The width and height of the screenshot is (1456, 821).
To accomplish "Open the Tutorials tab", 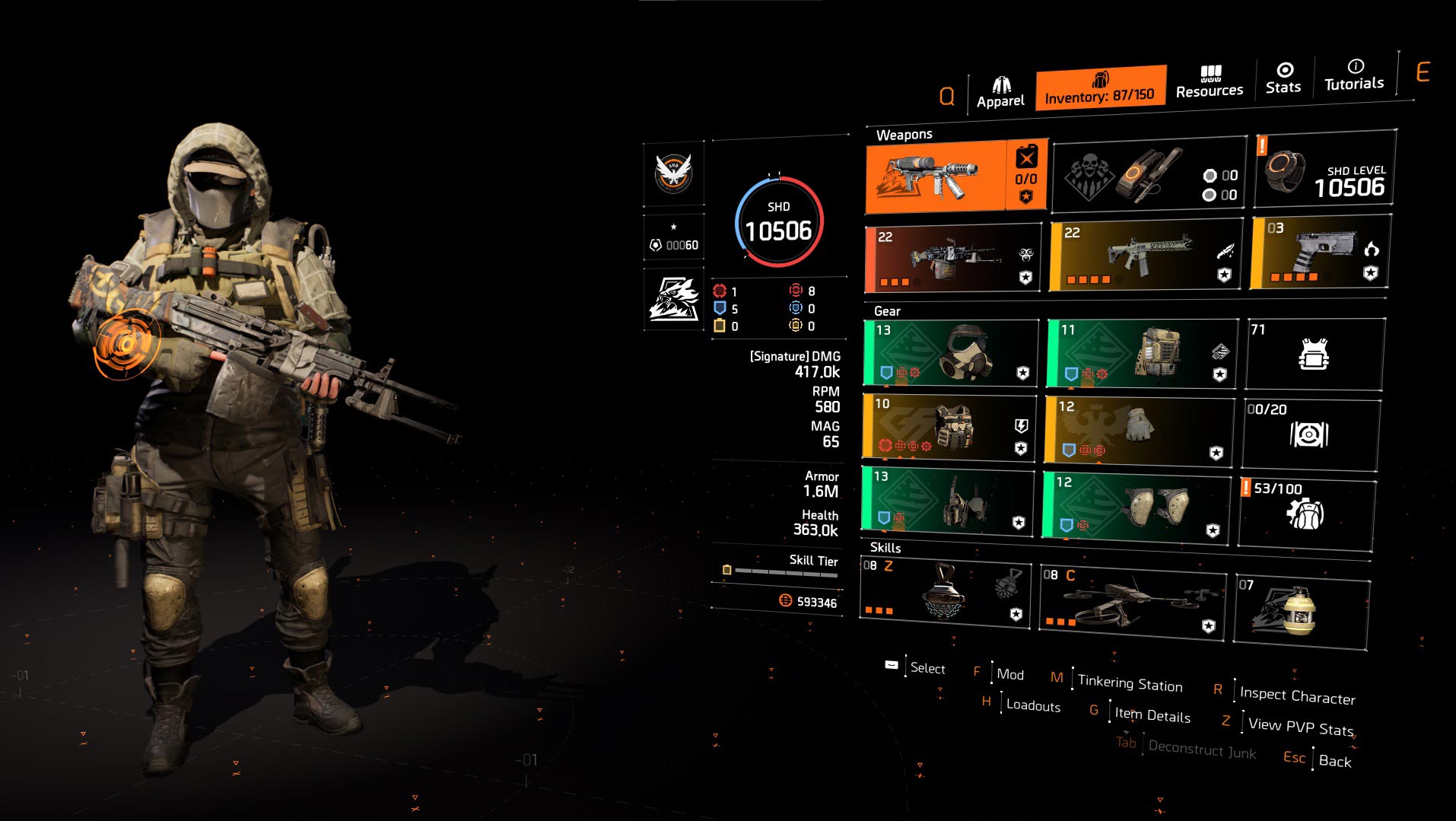I will point(1354,75).
